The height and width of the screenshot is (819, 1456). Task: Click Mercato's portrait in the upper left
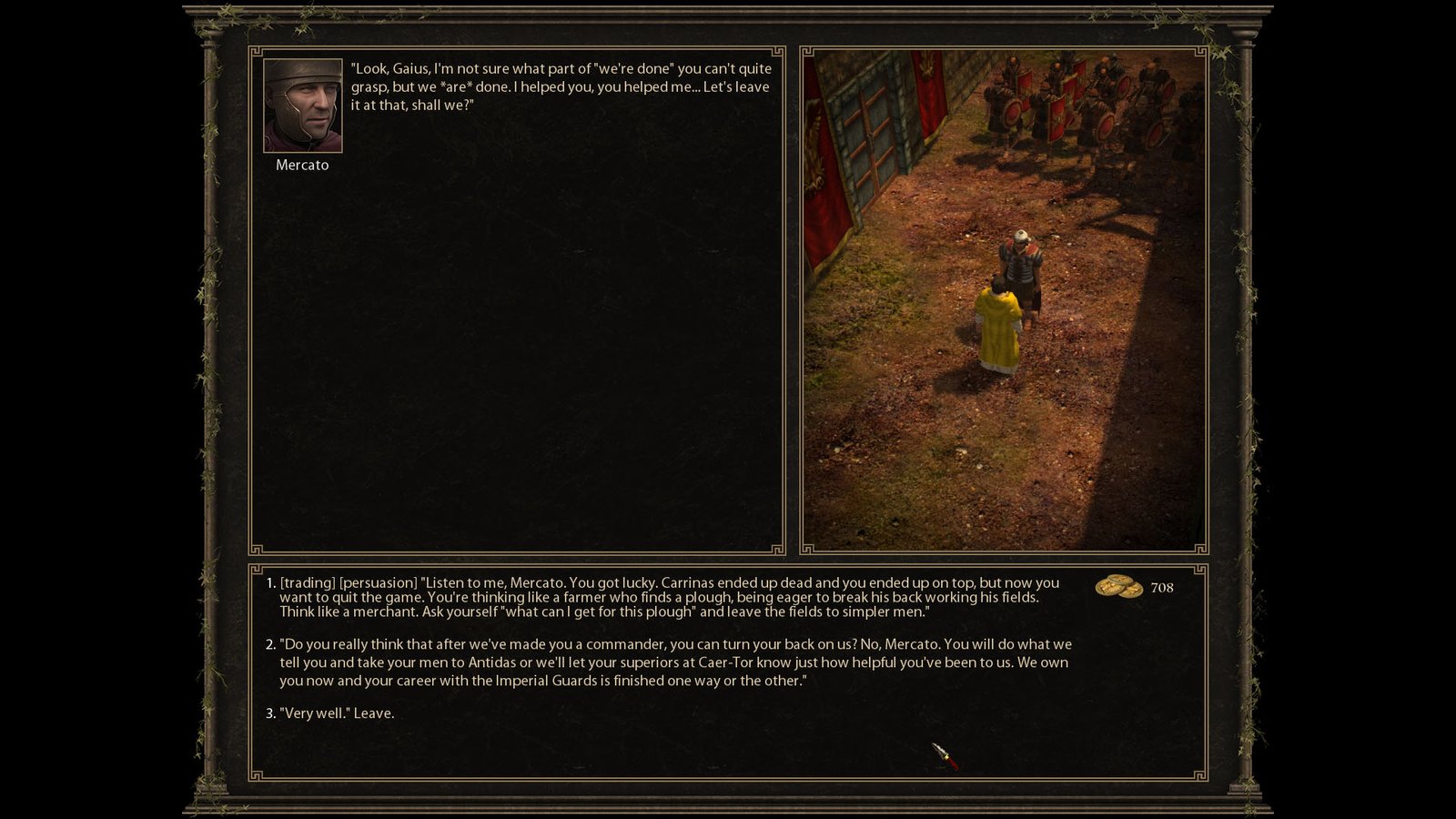[x=302, y=106]
